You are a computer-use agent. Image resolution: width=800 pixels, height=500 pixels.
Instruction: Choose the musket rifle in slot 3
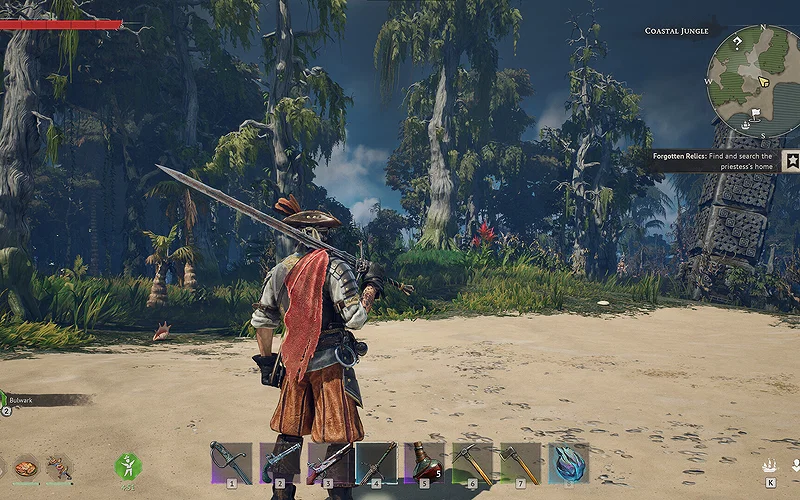(x=328, y=462)
